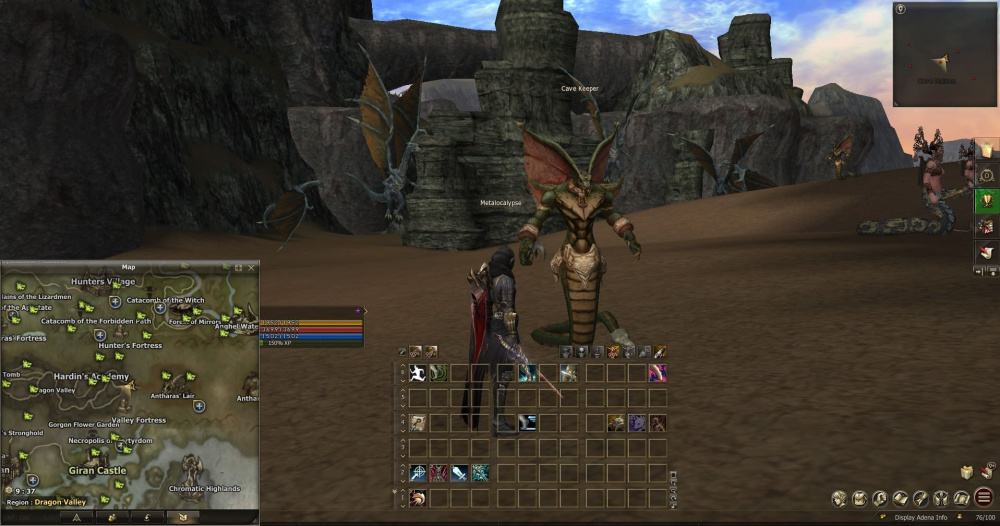Image resolution: width=1000 pixels, height=526 pixels.
Task: Click Hunters Village on the map
Action: [x=102, y=282]
